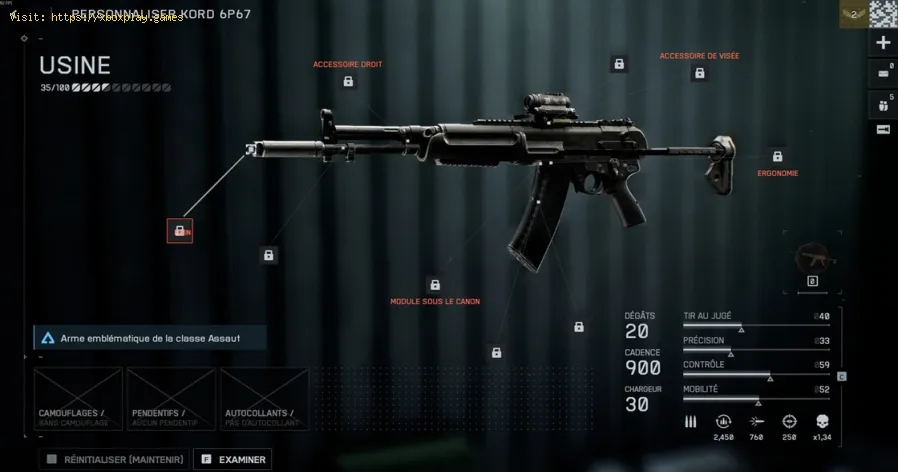Click Réinitialiser to reset the build
The height and width of the screenshot is (472, 898).
[115, 459]
